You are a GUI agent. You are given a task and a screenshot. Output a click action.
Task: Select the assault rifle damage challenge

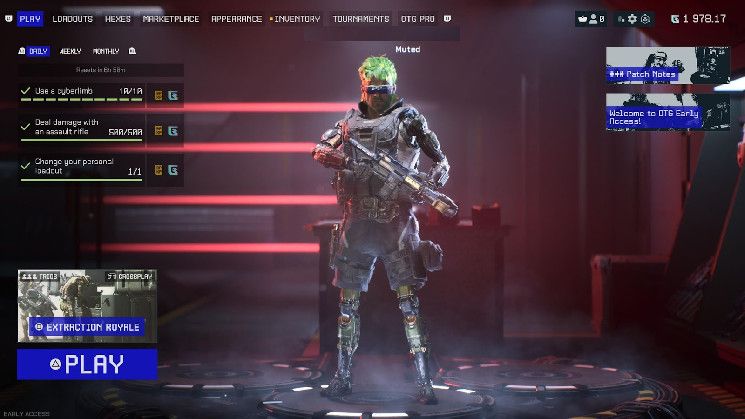click(82, 128)
